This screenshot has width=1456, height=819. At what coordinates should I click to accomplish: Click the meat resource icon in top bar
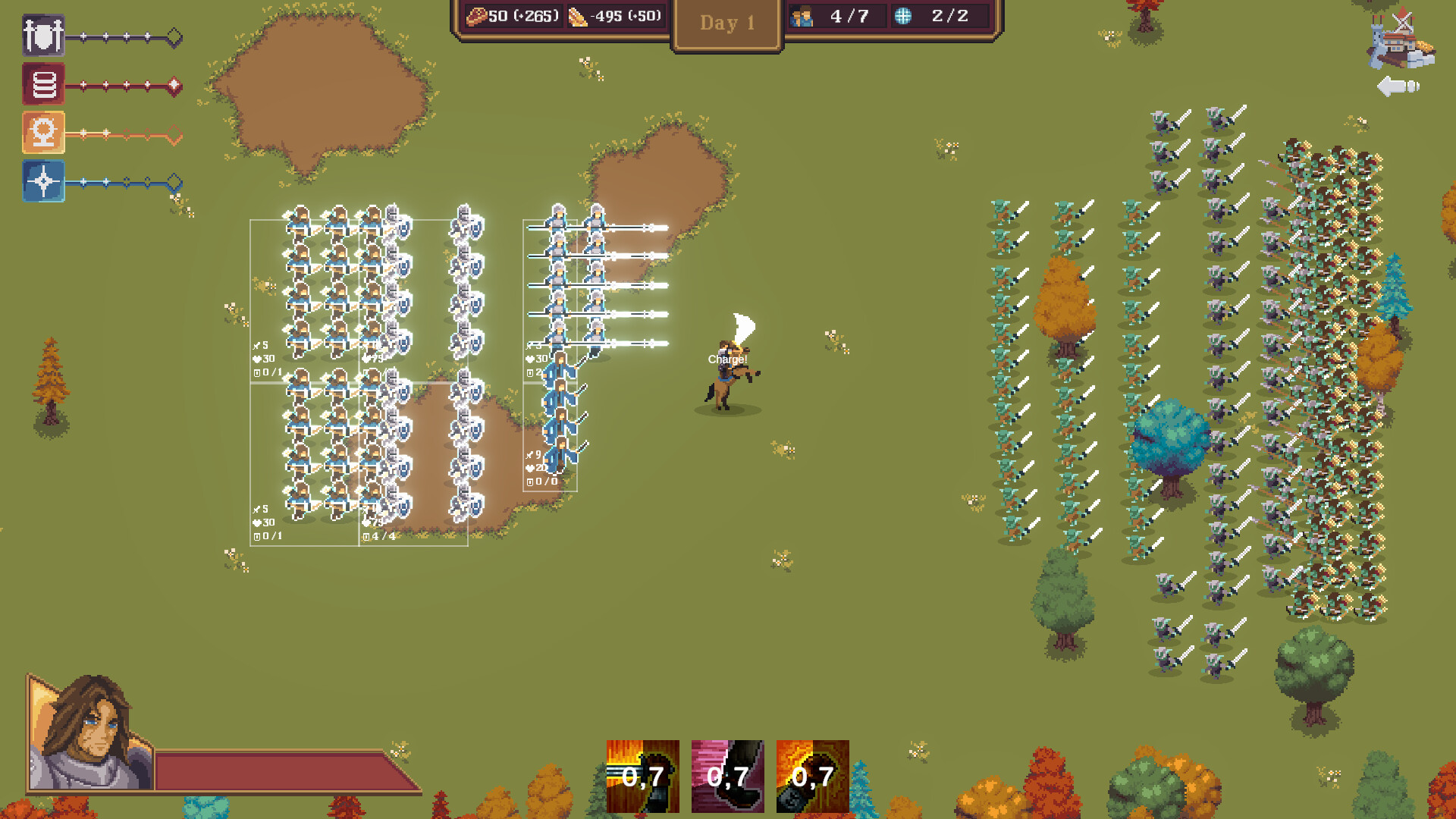click(x=476, y=15)
